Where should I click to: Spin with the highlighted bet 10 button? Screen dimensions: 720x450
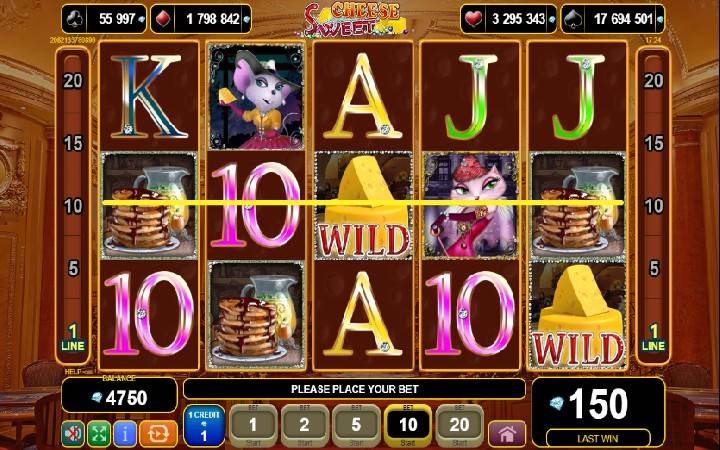[x=407, y=426]
